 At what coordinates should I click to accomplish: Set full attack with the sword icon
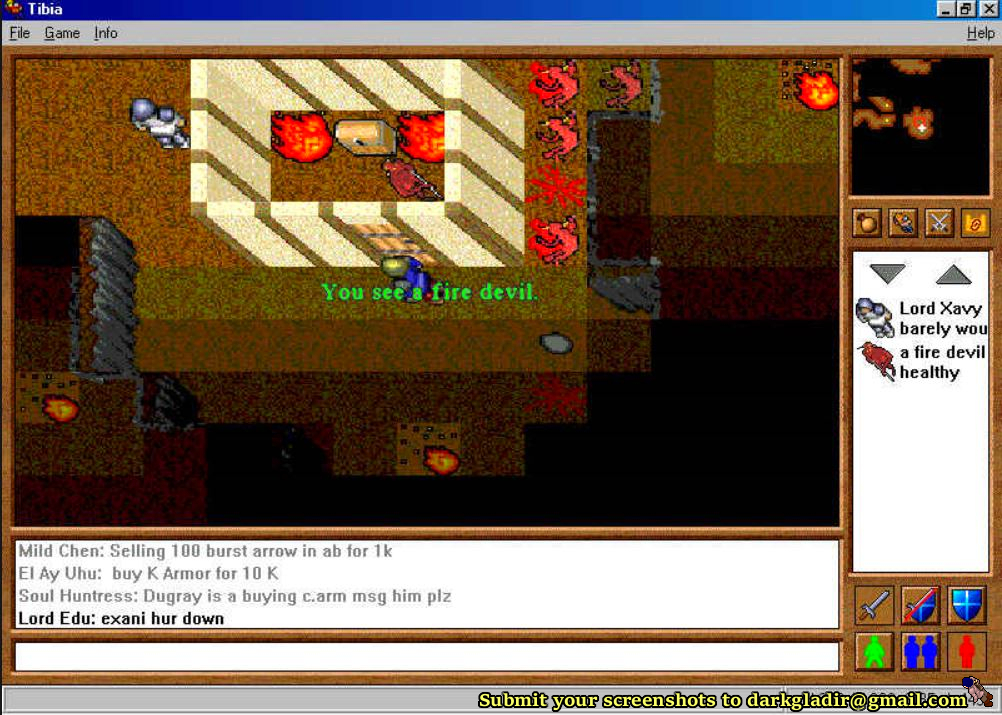pyautogui.click(x=875, y=606)
